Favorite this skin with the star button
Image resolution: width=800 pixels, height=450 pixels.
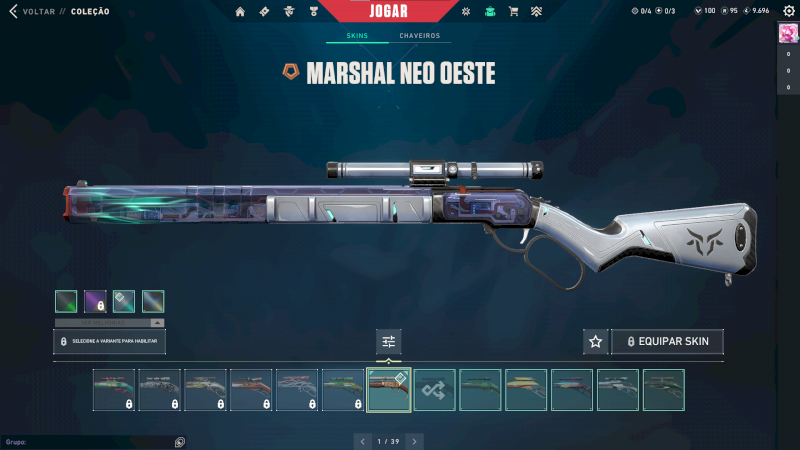pyautogui.click(x=595, y=342)
